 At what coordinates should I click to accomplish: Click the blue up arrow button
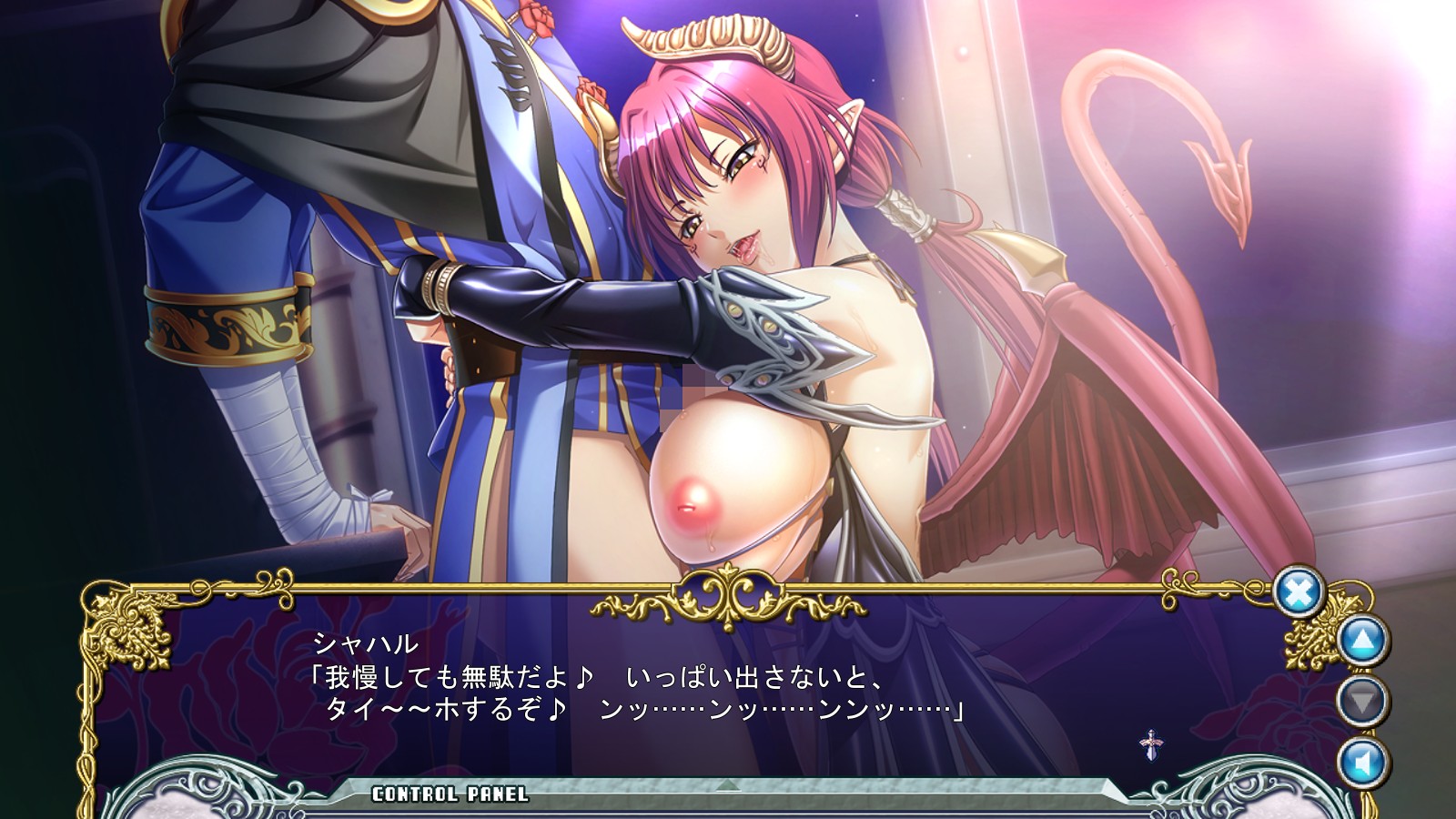tap(1362, 641)
